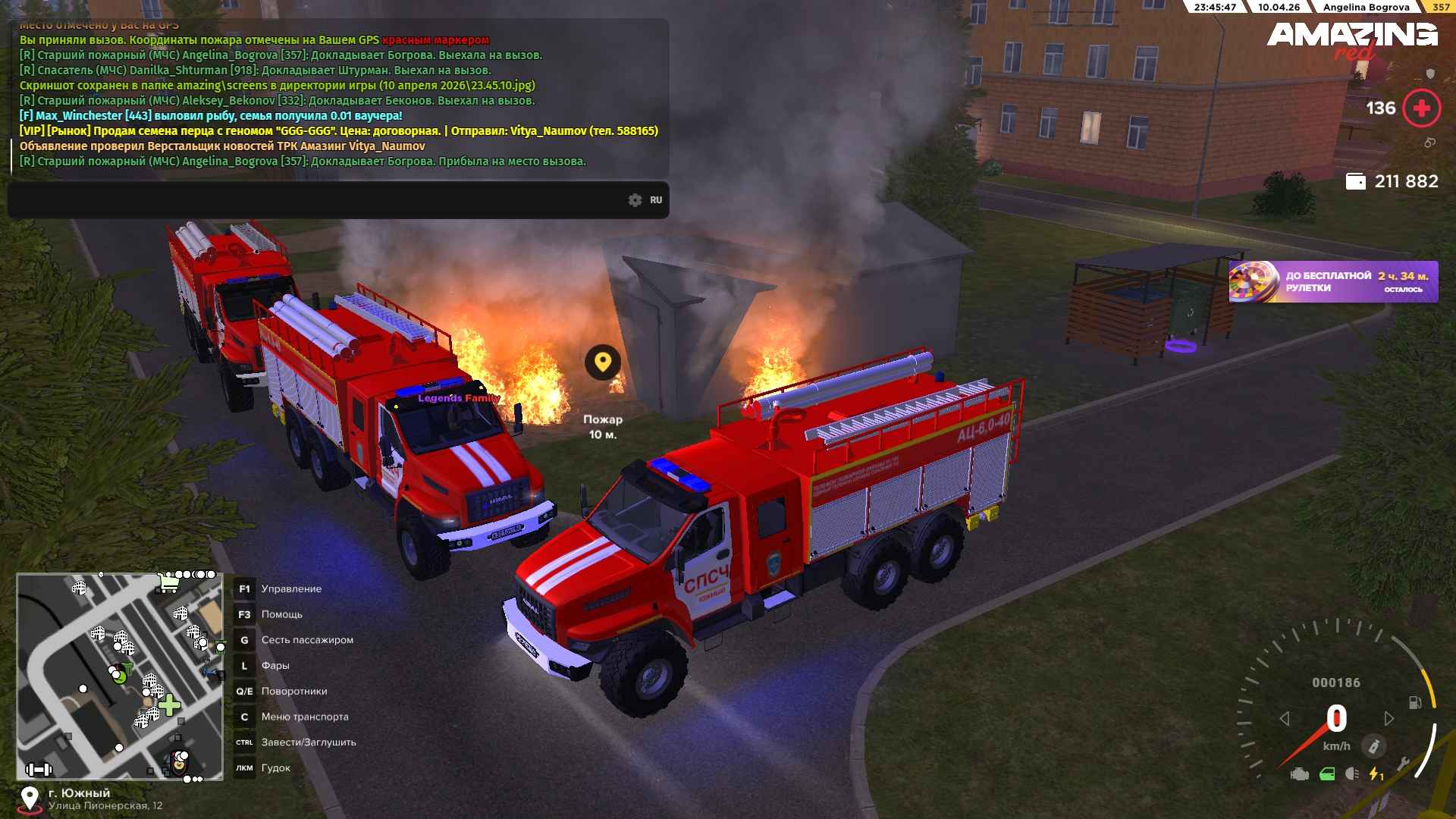Click the wallet money icon
Image resolution: width=1456 pixels, height=819 pixels.
[1355, 181]
